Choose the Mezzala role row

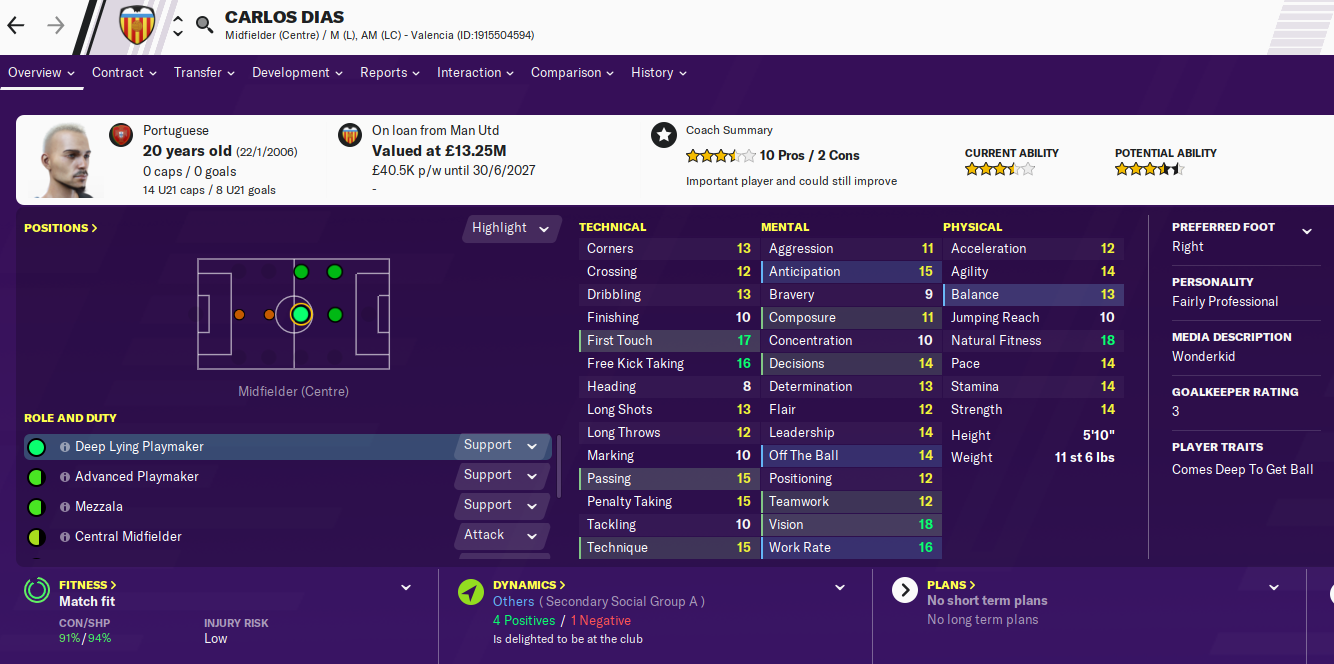[99, 507]
